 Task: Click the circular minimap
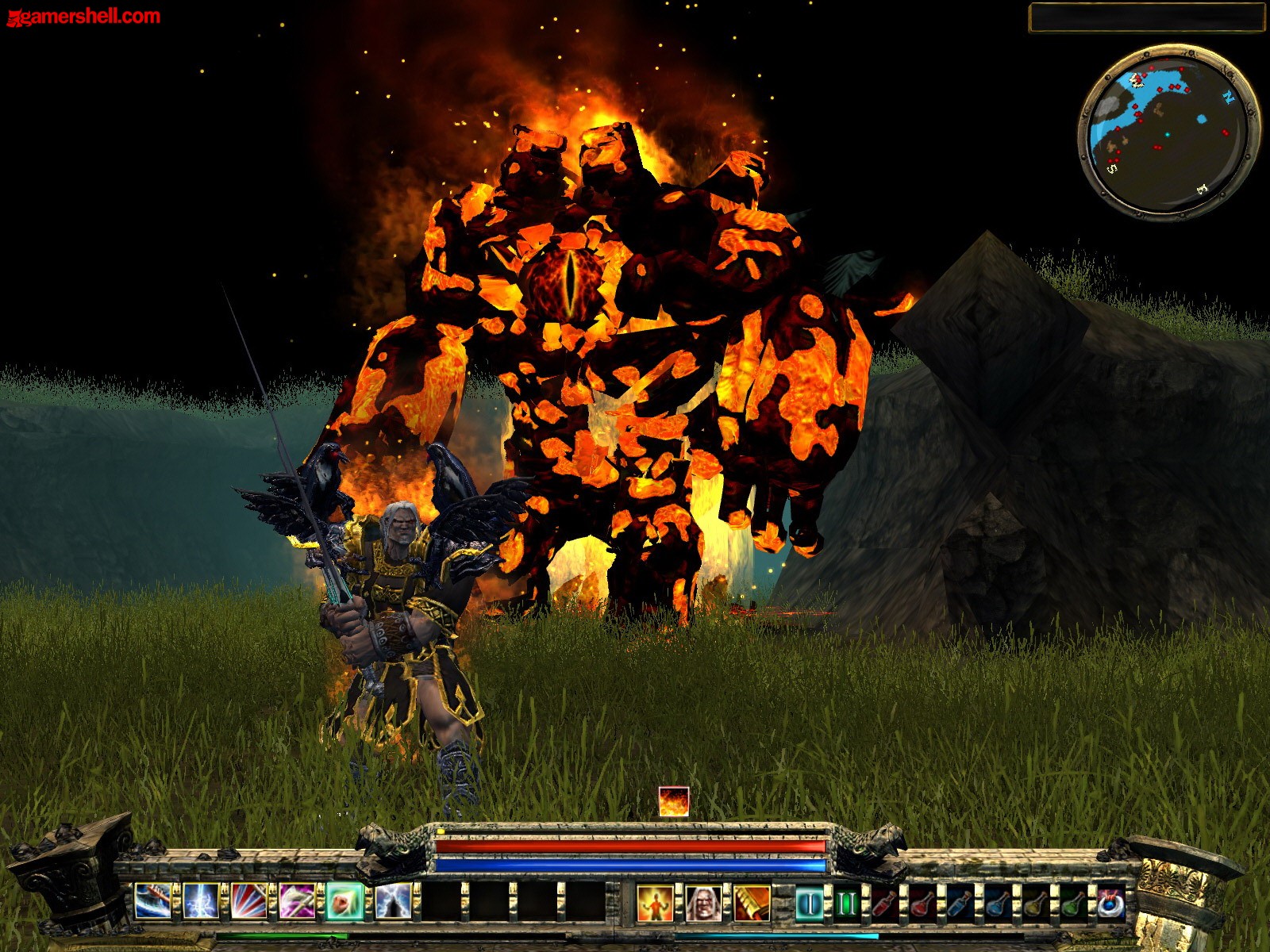coord(1168,132)
